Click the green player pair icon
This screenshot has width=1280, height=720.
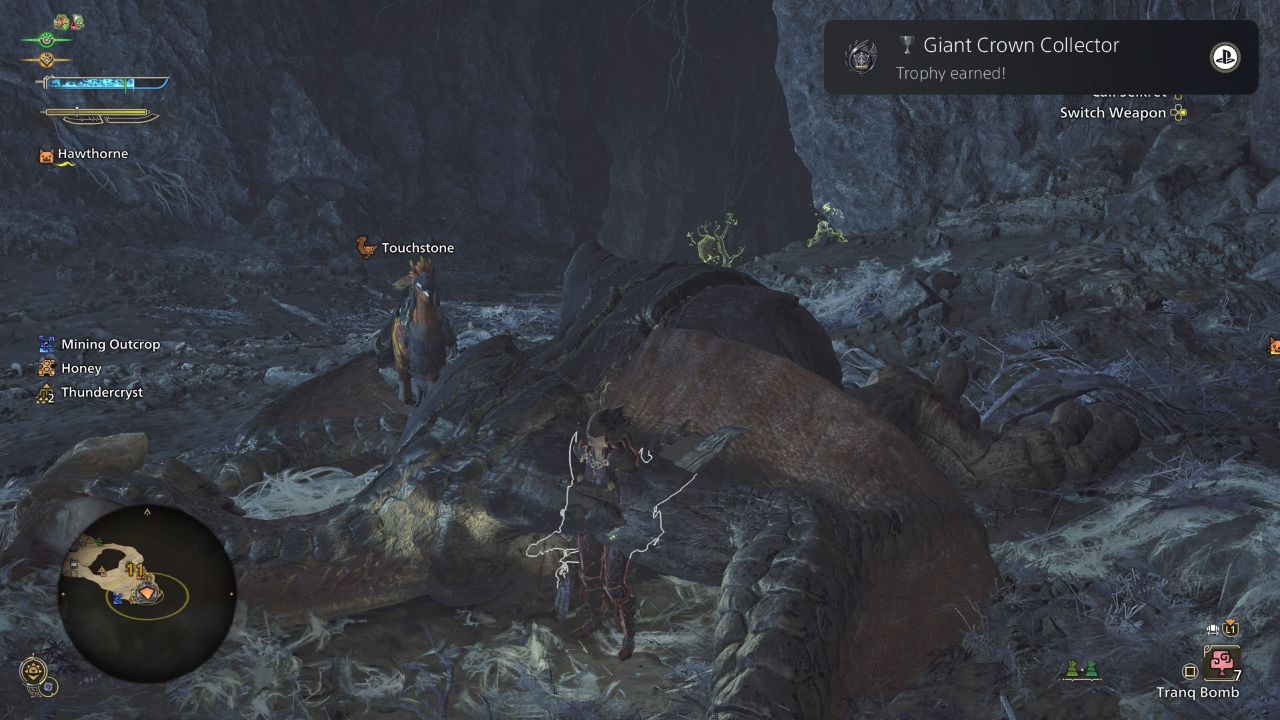coord(1080,670)
